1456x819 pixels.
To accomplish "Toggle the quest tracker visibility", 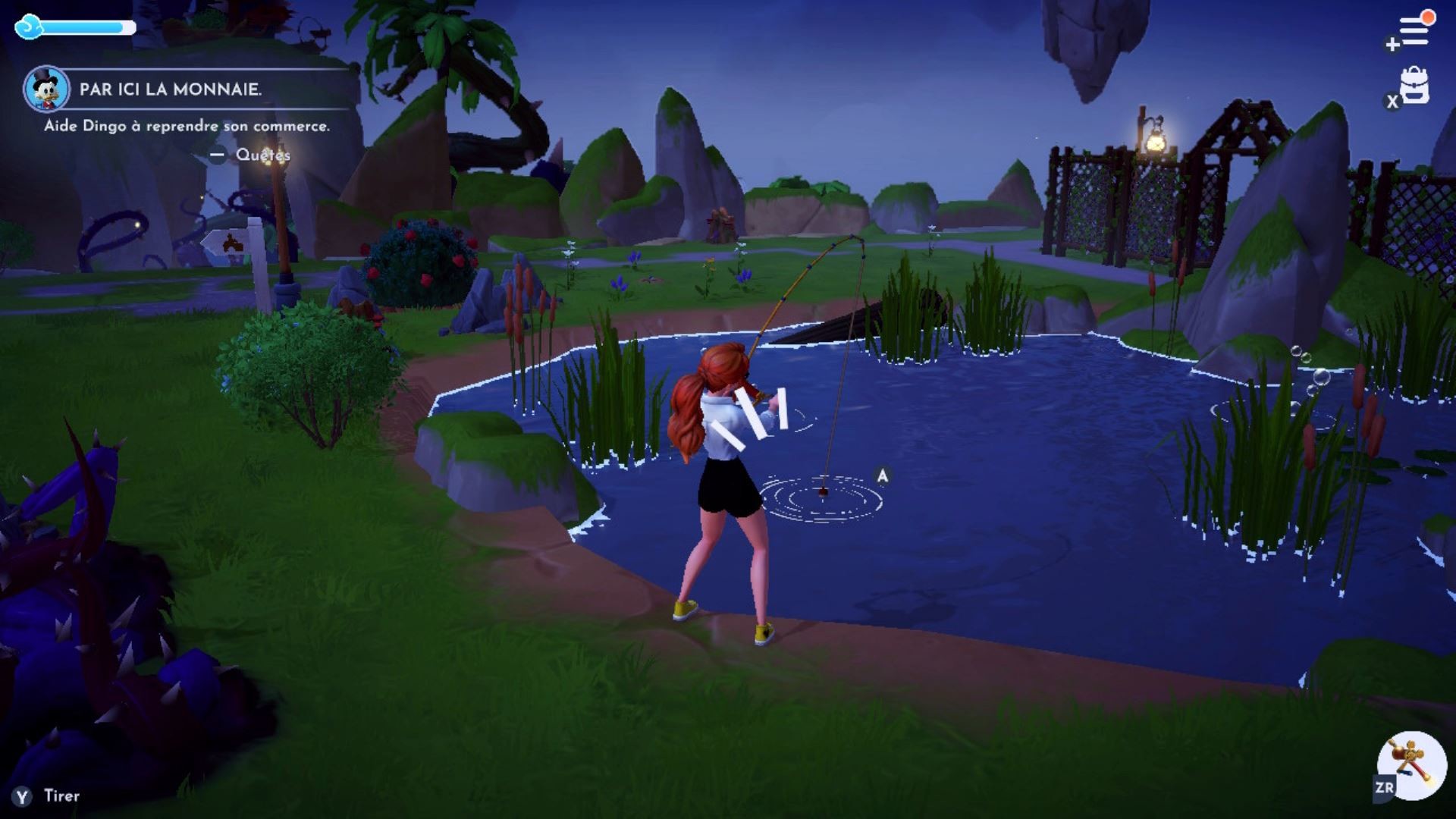I will tap(217, 156).
